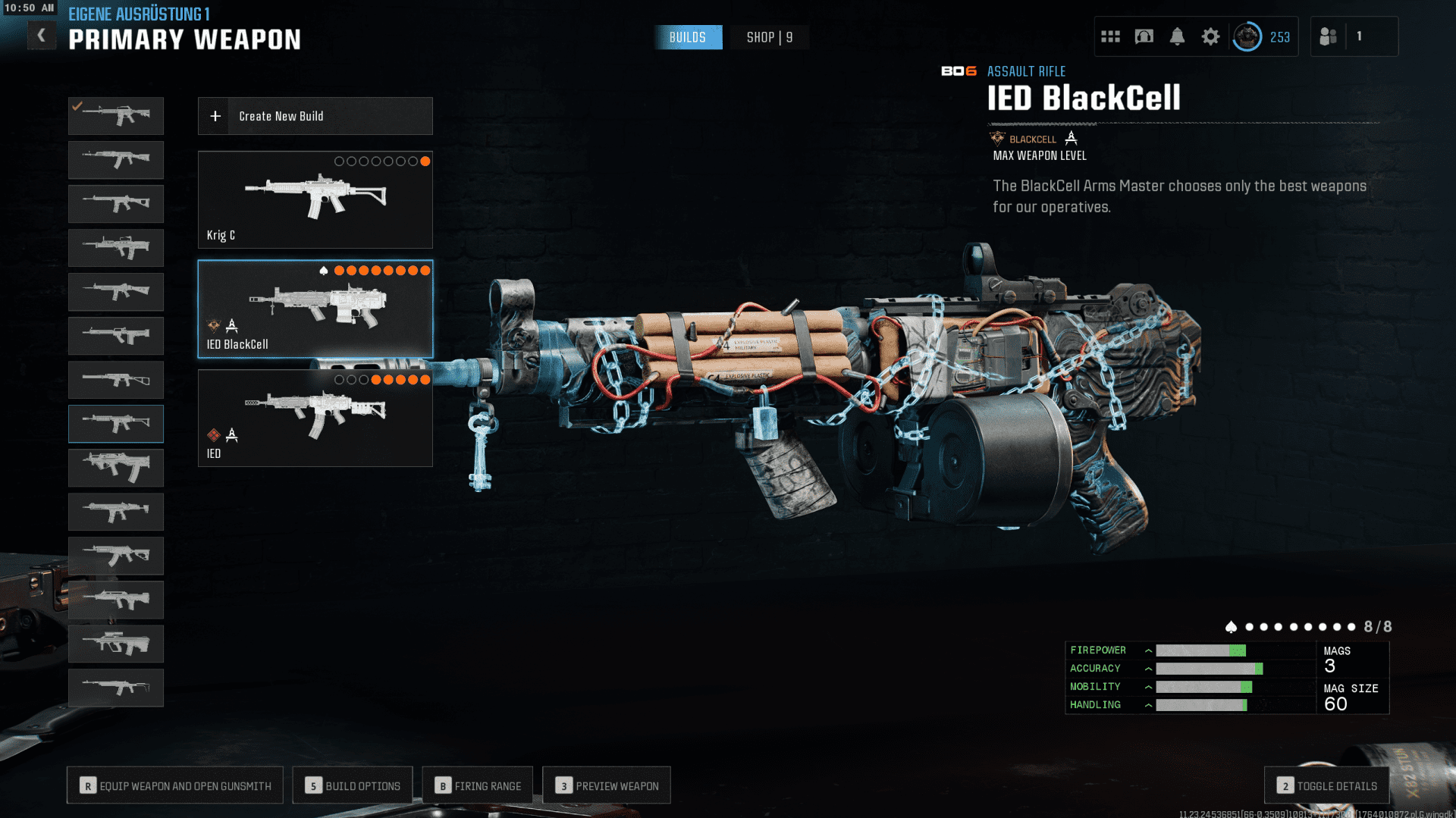This screenshot has width=1456, height=818.
Task: Open notifications bell
Action: click(1177, 36)
